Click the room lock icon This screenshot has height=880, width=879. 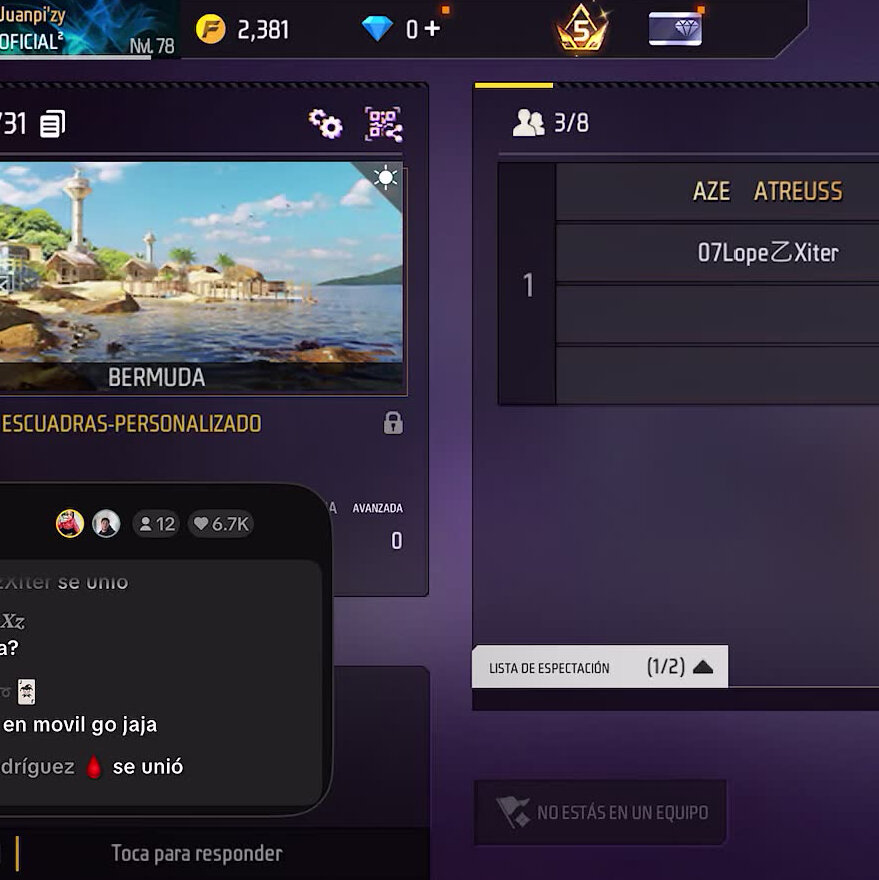pyautogui.click(x=393, y=423)
